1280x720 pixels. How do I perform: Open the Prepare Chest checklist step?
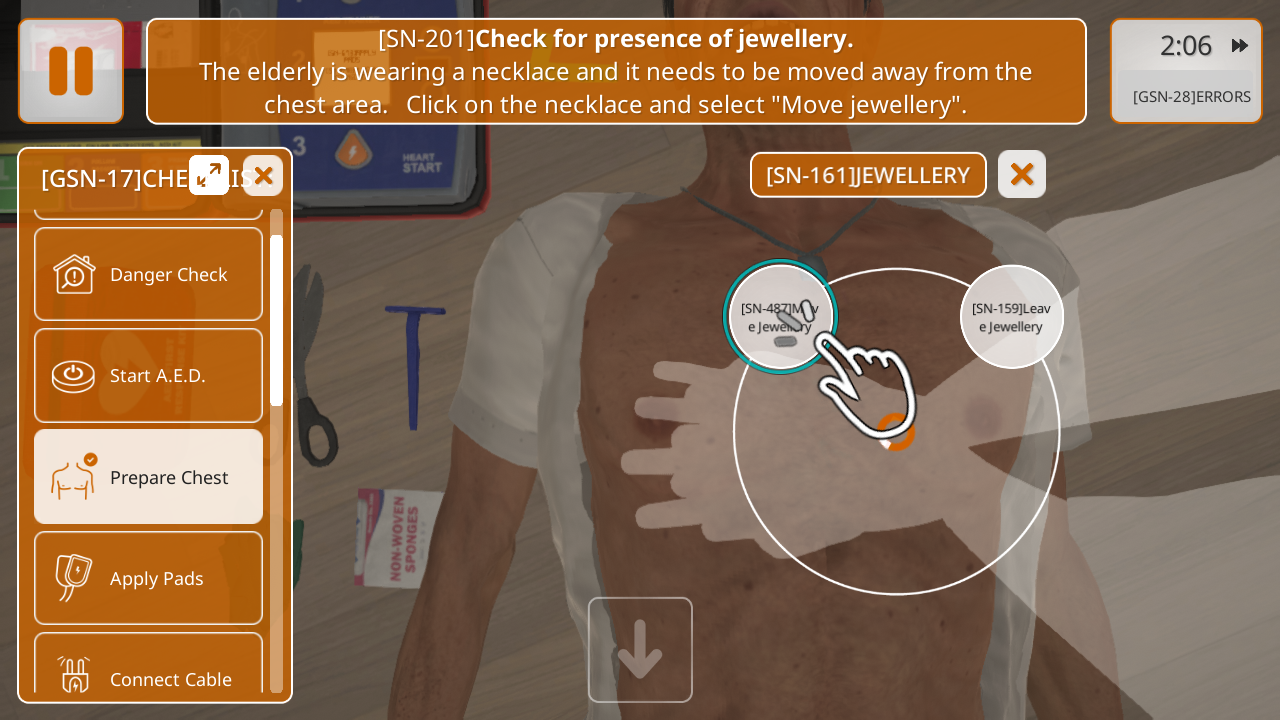click(148, 477)
